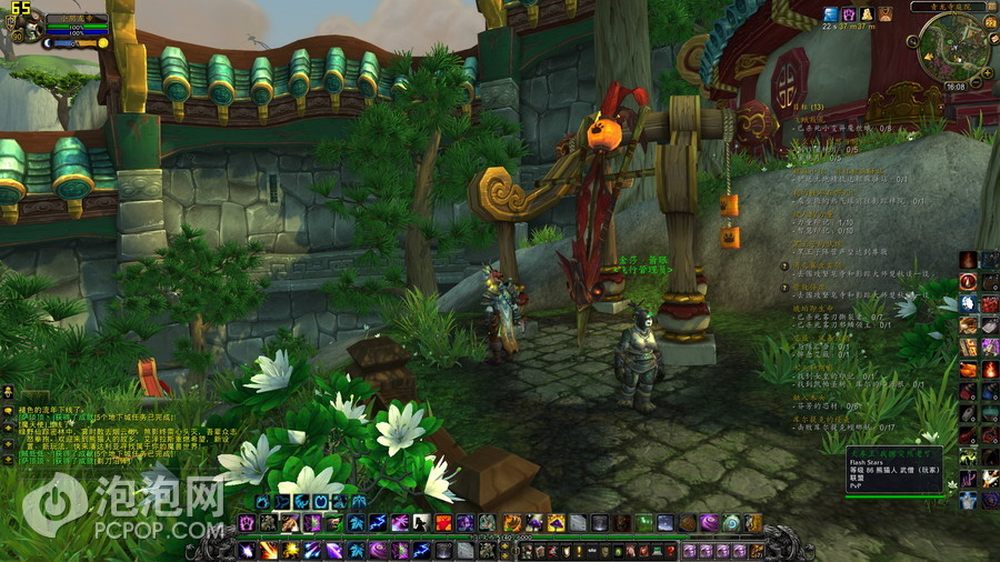The width and height of the screenshot is (1000, 562).
Task: Cast the orange fire ability on the upper bar
Action: click(x=443, y=522)
